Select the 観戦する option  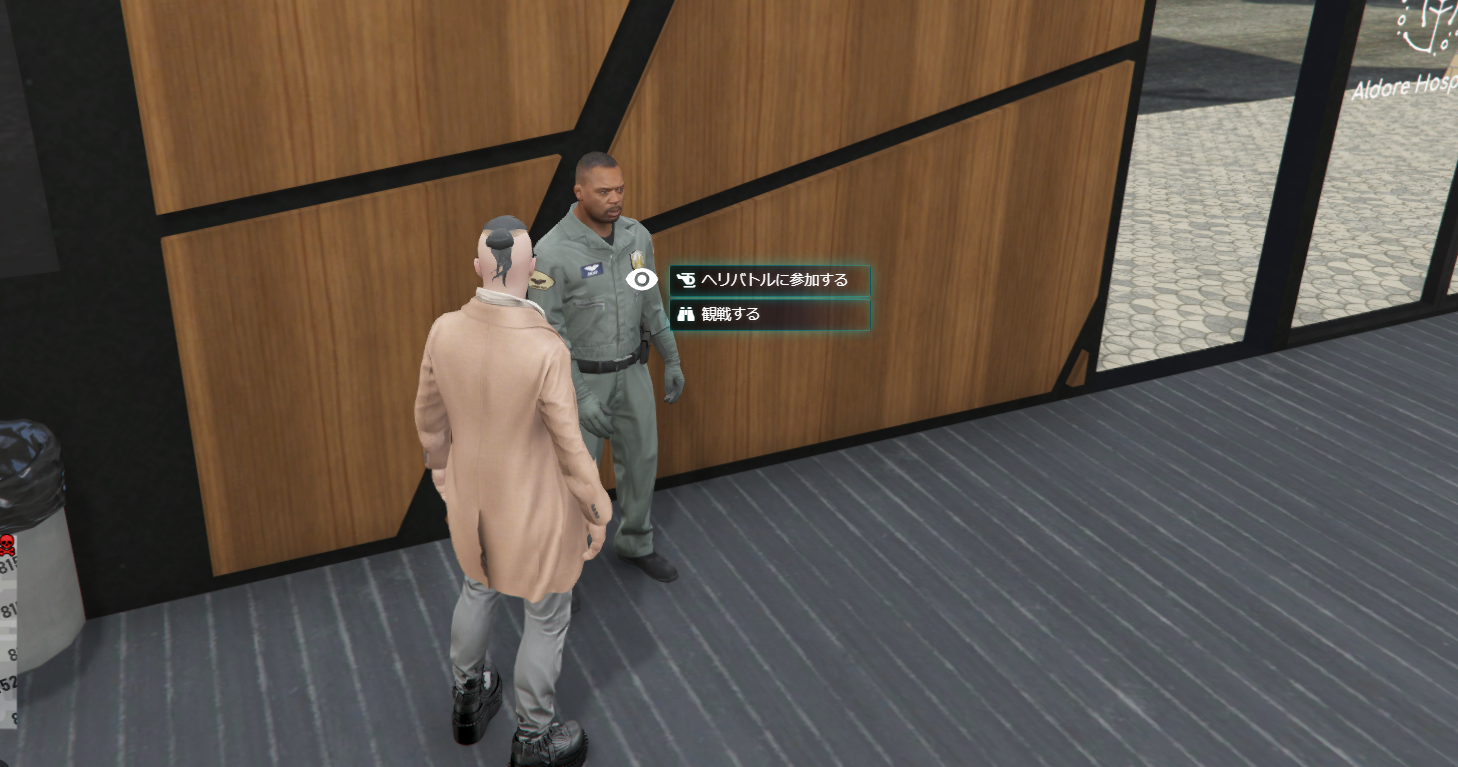769,314
